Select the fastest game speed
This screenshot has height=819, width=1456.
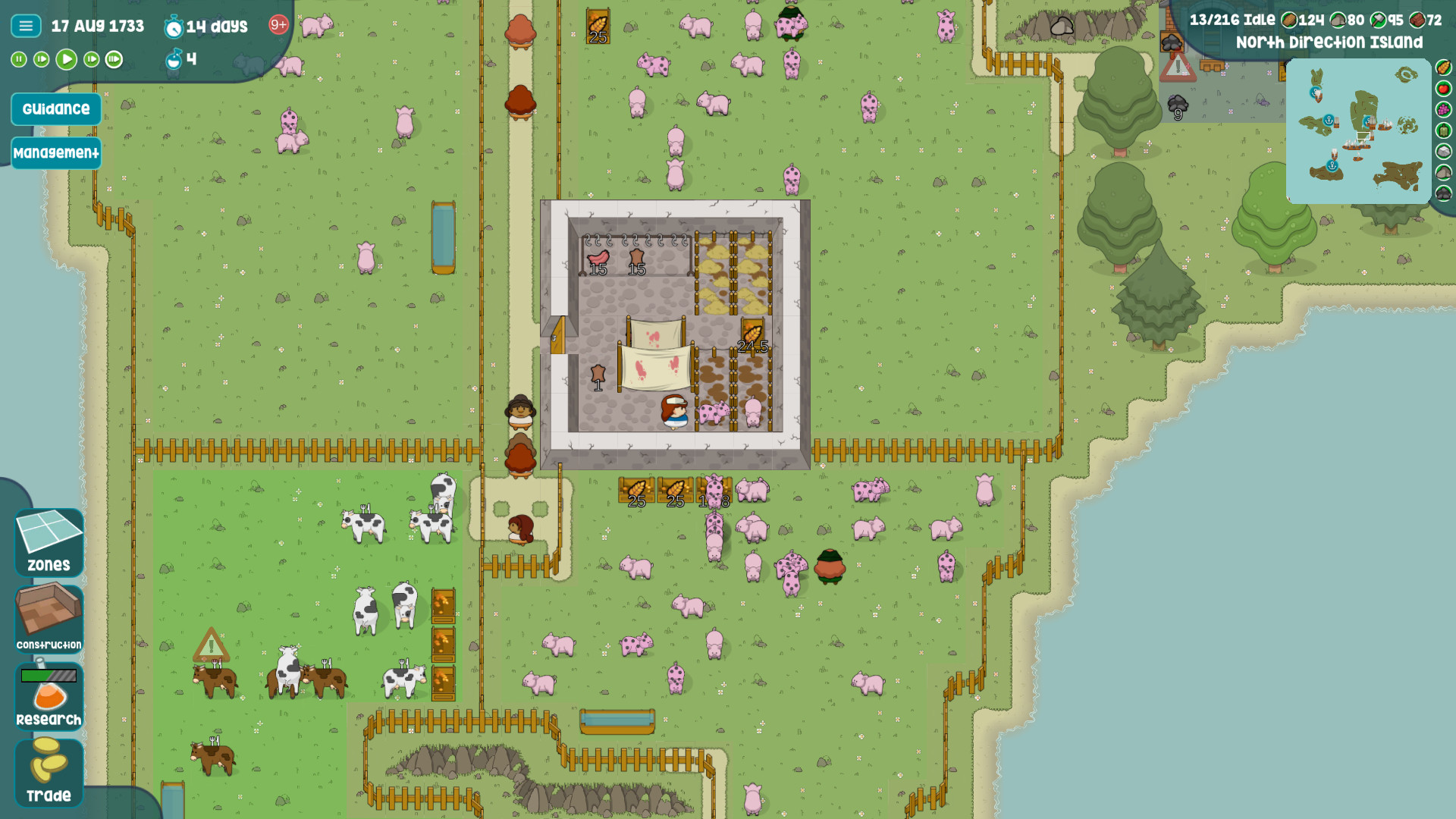click(x=114, y=59)
